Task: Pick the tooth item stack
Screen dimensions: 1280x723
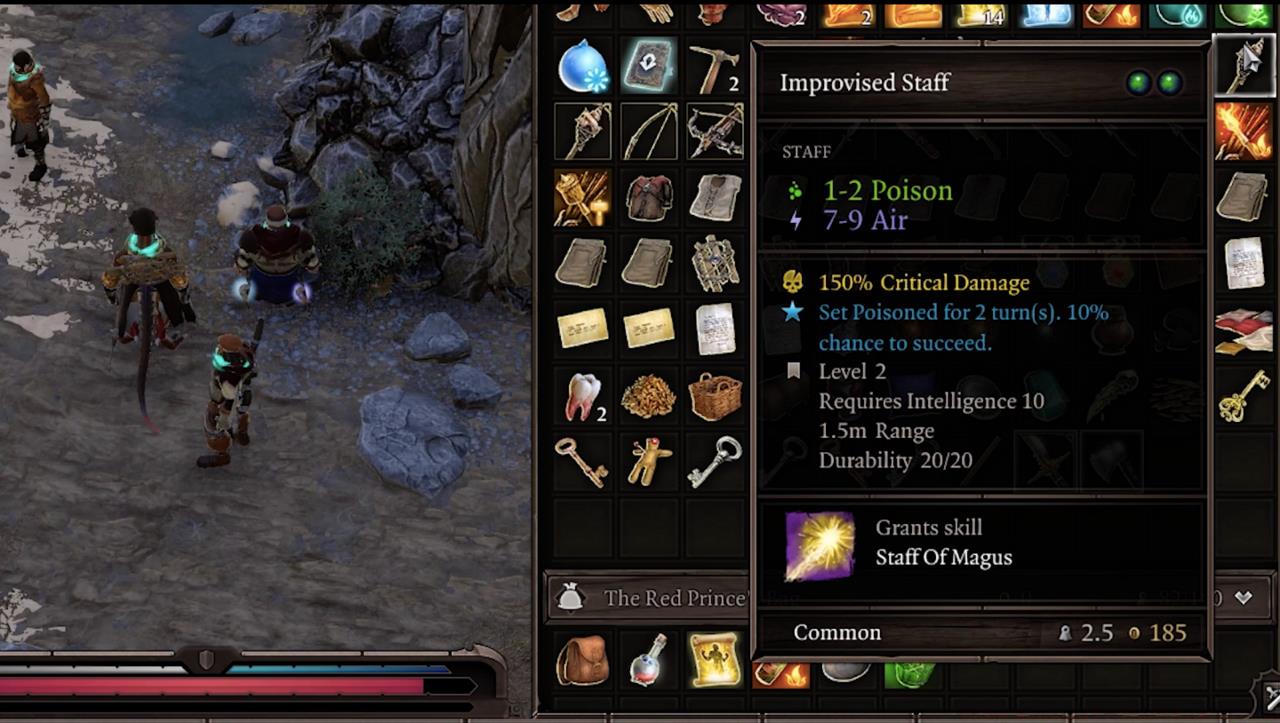Action: [x=582, y=397]
